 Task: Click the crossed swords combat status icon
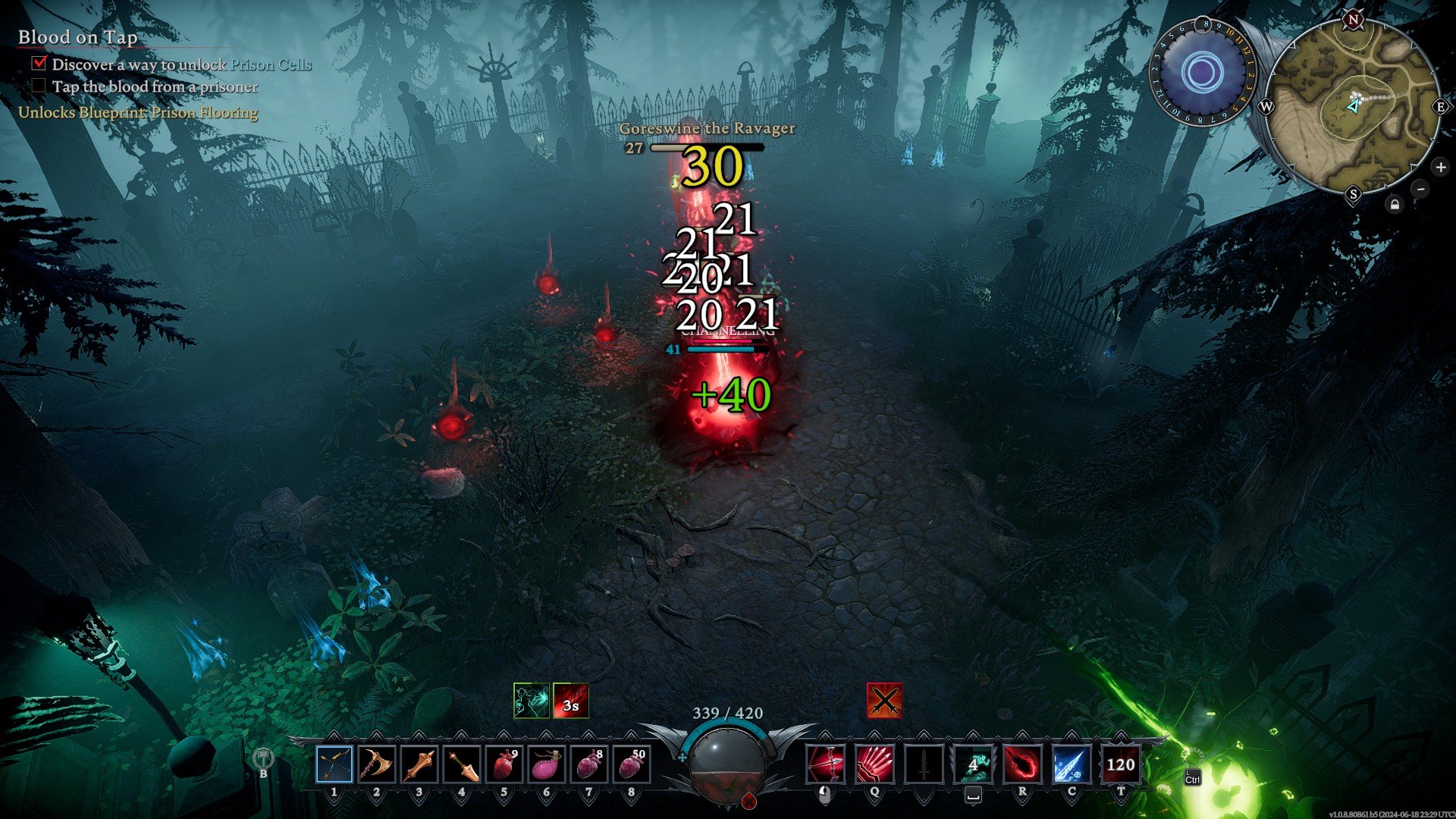[x=884, y=701]
